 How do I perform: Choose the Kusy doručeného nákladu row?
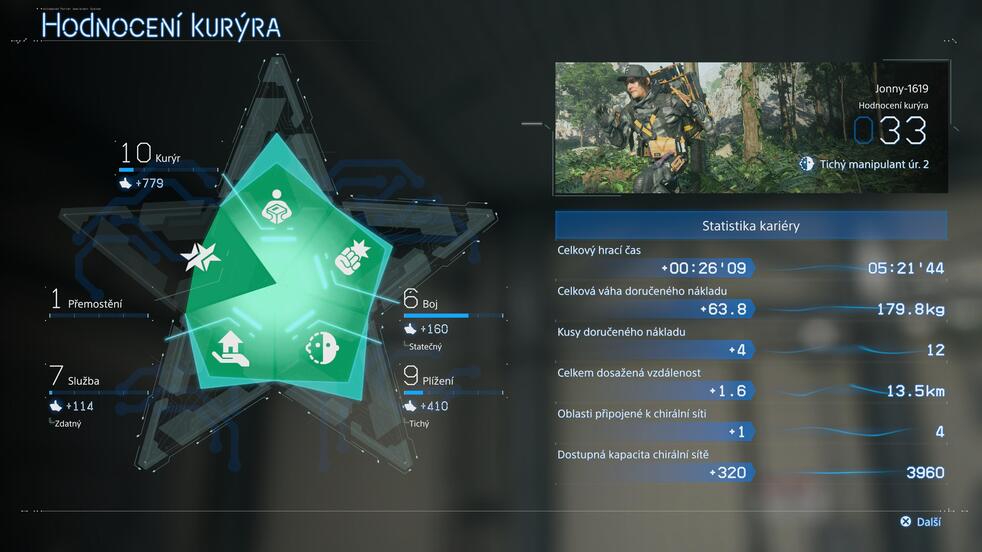[x=751, y=342]
